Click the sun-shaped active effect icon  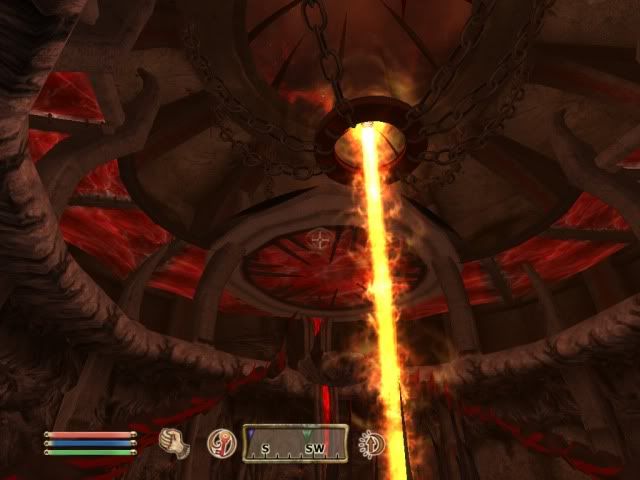pyautogui.click(x=373, y=442)
